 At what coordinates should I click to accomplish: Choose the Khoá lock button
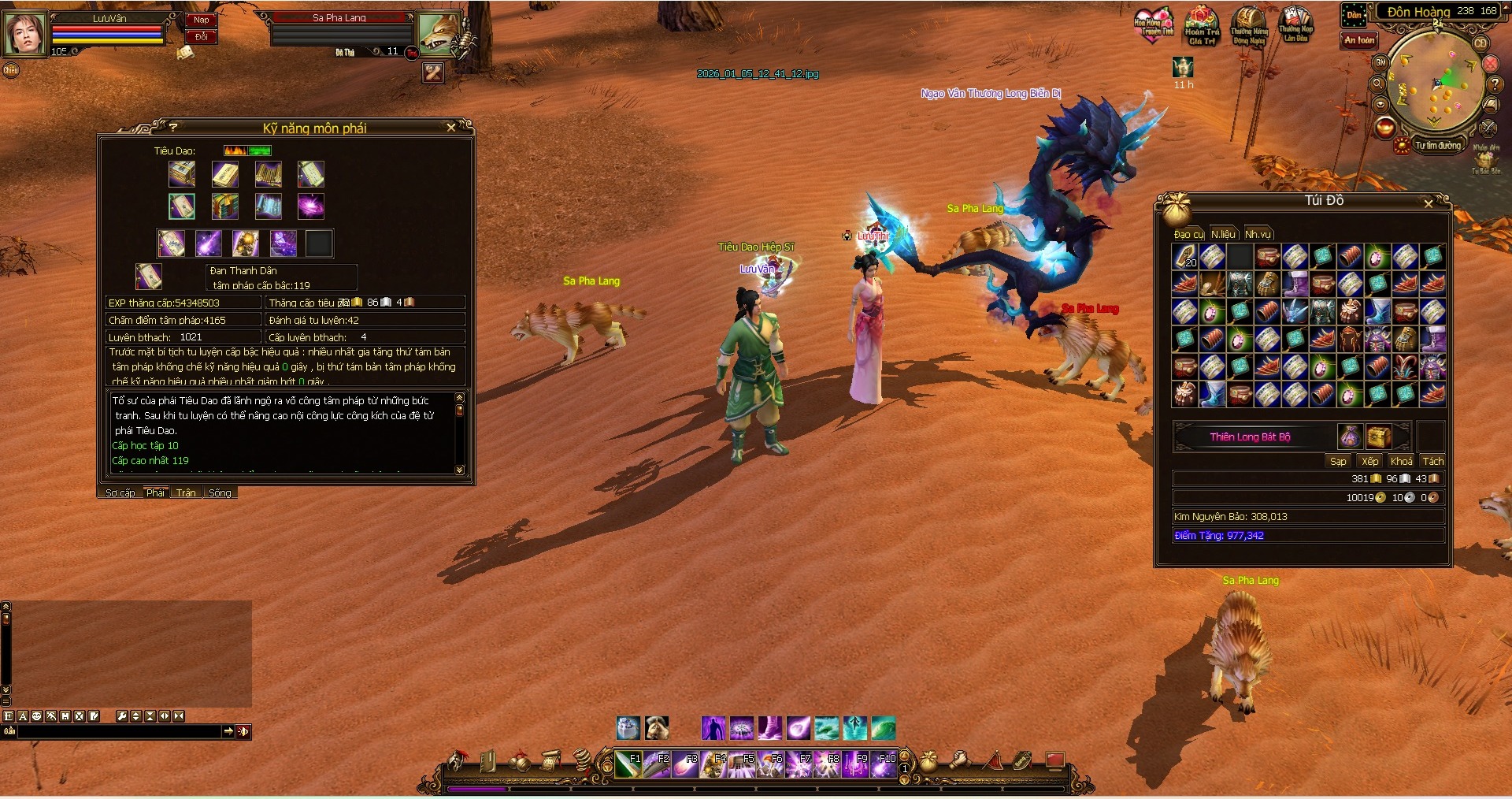(x=1401, y=461)
